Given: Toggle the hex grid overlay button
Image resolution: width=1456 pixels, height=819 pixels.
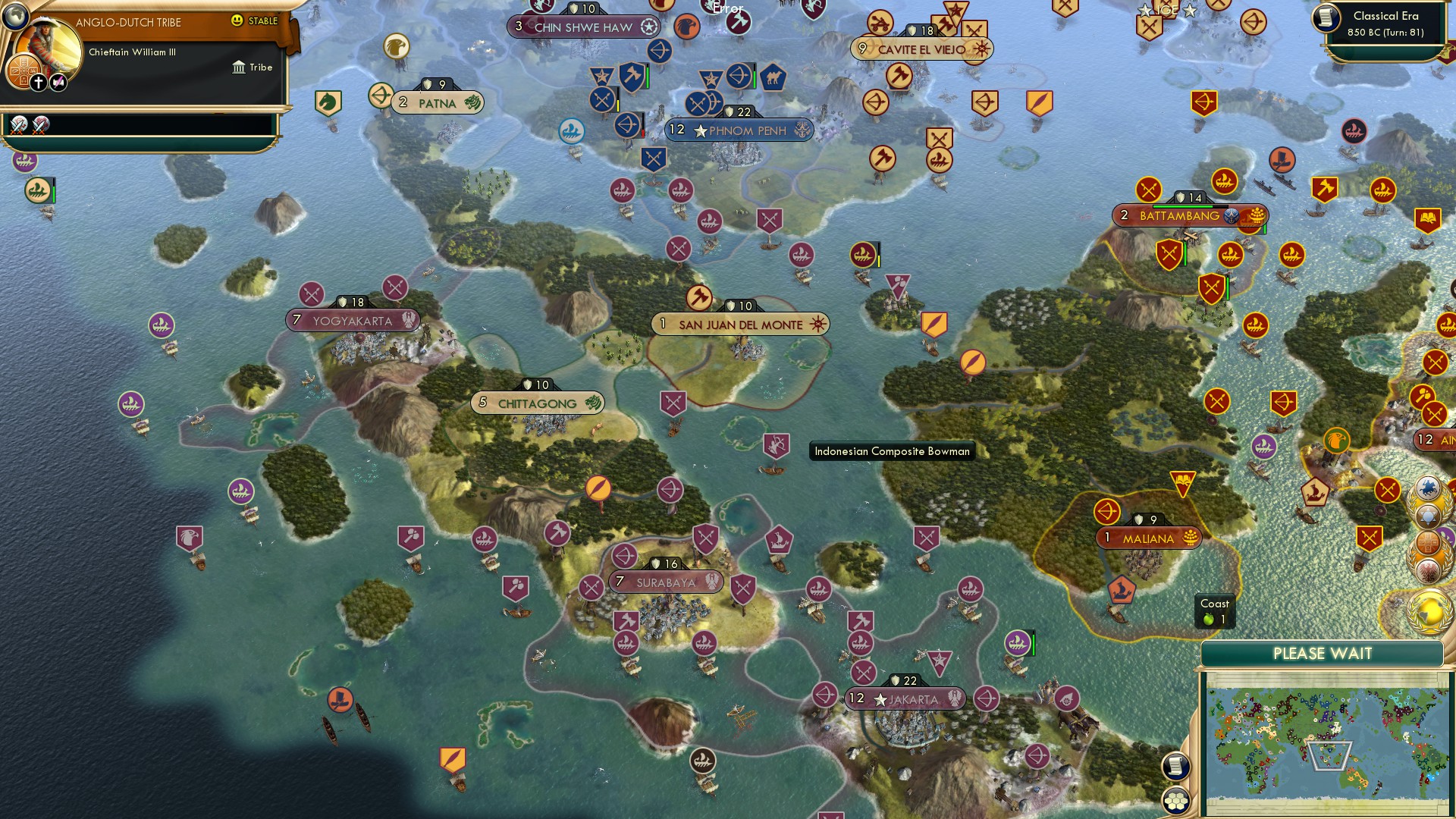Looking at the screenshot, I should 1176,801.
